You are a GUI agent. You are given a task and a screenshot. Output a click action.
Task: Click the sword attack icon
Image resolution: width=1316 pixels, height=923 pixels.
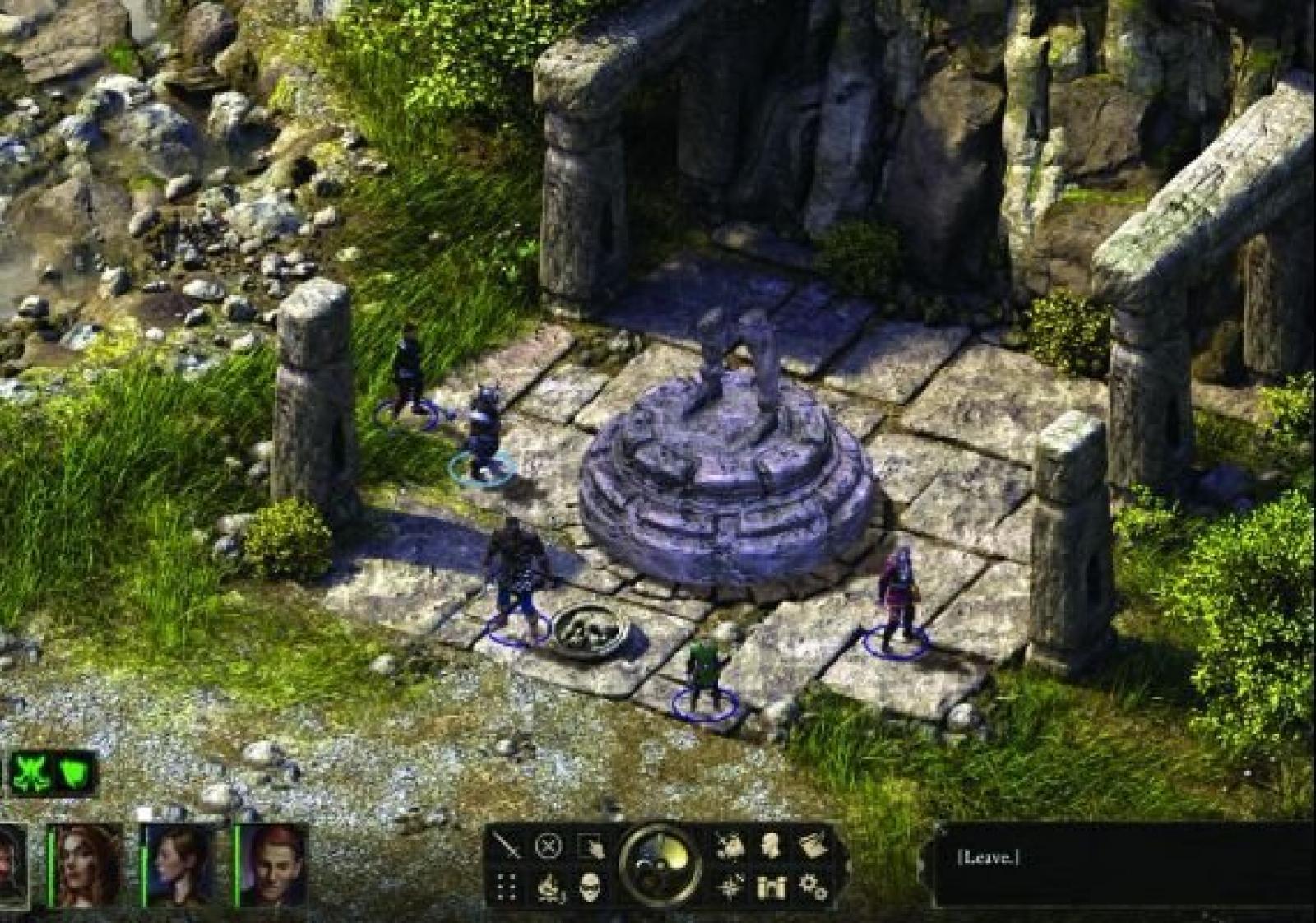pyautogui.click(x=506, y=846)
